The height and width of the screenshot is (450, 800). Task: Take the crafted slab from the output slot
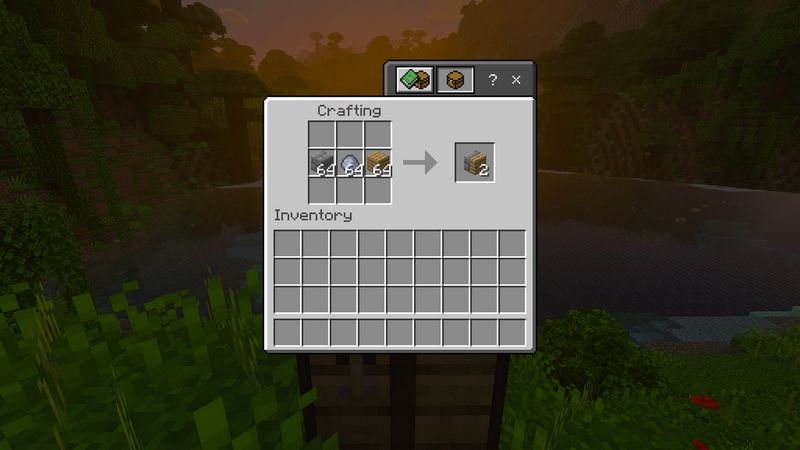474,163
